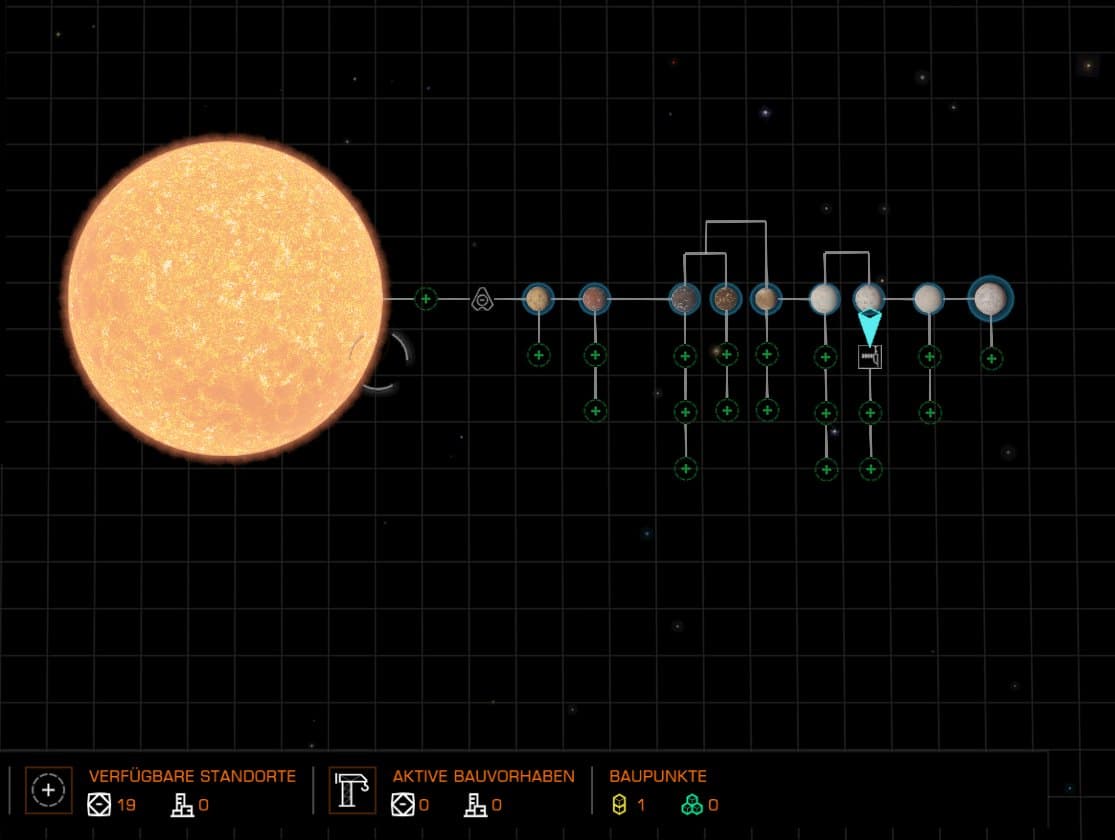Select the first yellow-tan planet
The image size is (1115, 840).
[538, 298]
